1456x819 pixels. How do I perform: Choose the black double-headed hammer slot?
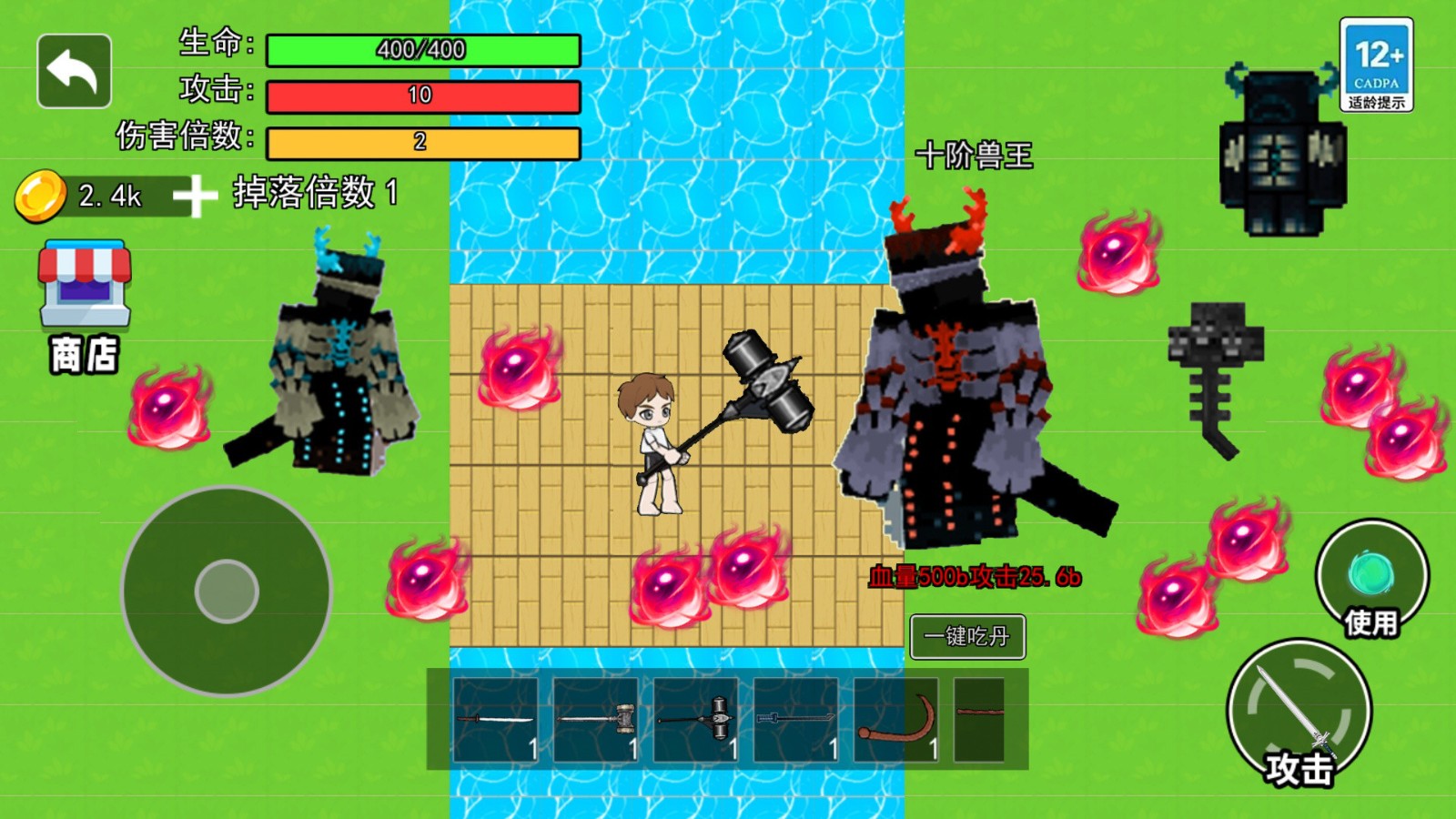click(696, 720)
